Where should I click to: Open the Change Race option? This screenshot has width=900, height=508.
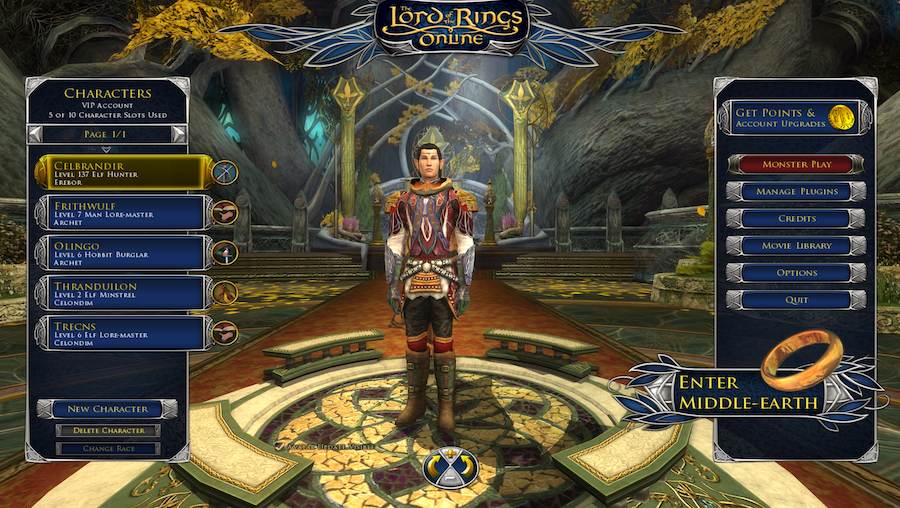coord(108,448)
